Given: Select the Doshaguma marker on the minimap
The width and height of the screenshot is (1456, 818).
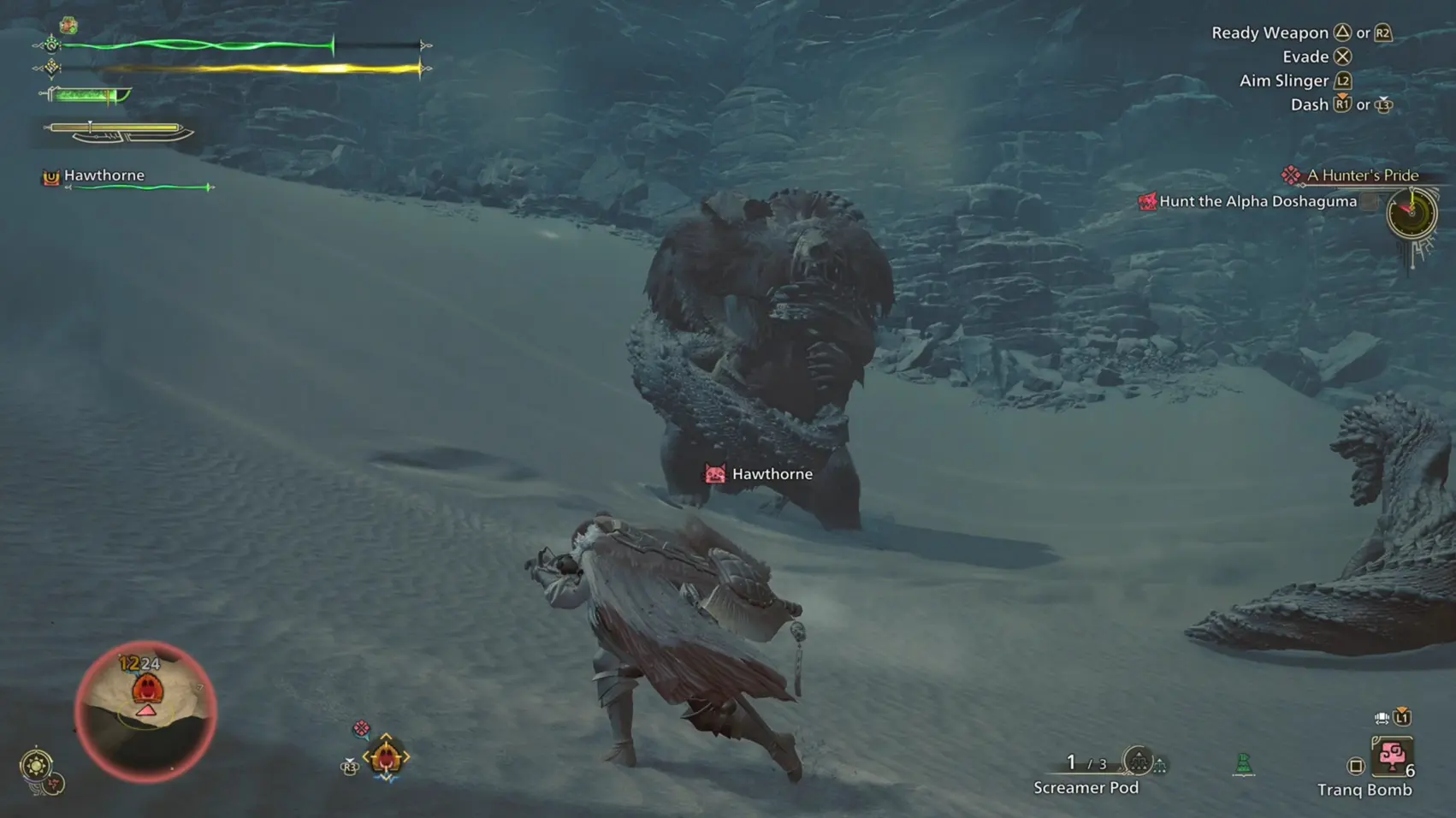Looking at the screenshot, I should click(147, 689).
